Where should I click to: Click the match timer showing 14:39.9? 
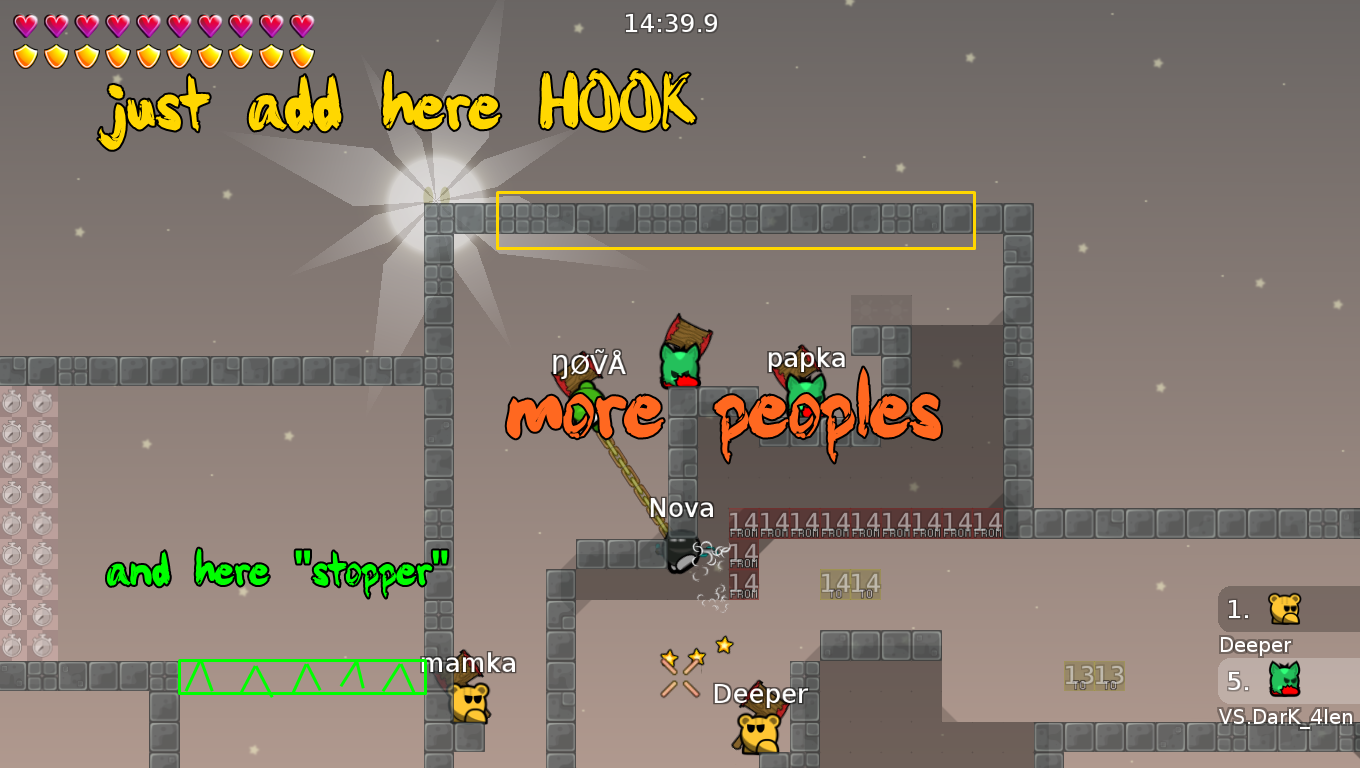click(668, 23)
